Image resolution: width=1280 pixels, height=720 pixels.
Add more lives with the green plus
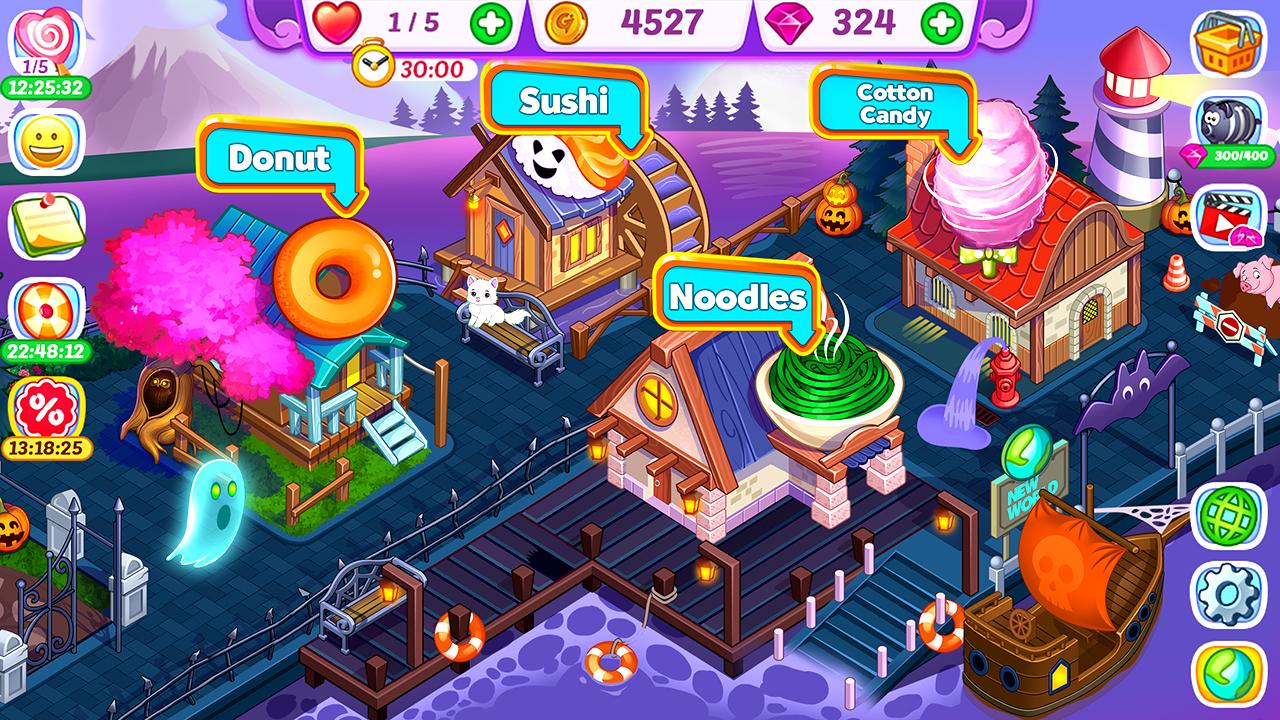click(490, 23)
